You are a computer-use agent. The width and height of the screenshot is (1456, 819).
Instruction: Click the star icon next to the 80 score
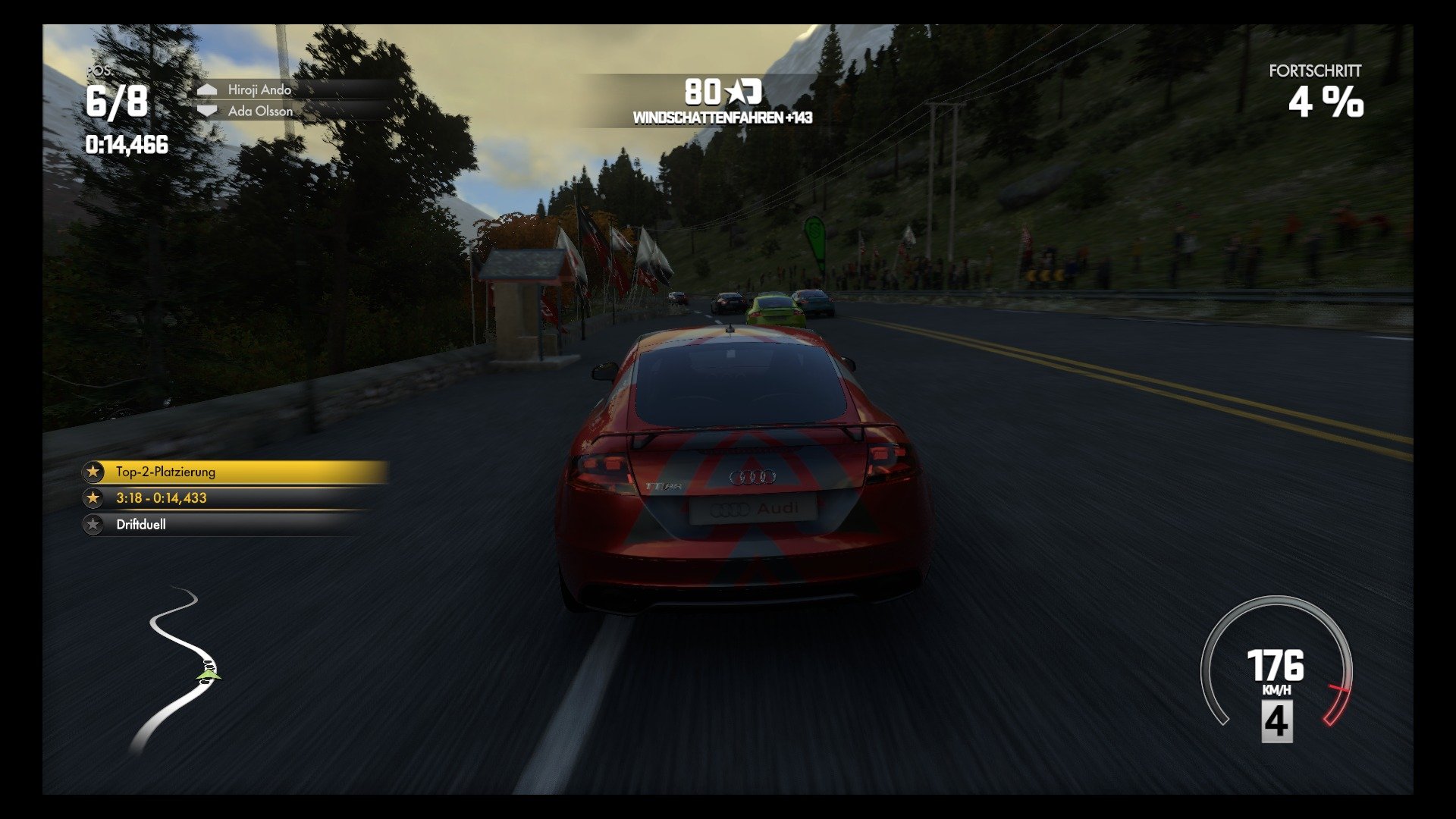coord(738,91)
